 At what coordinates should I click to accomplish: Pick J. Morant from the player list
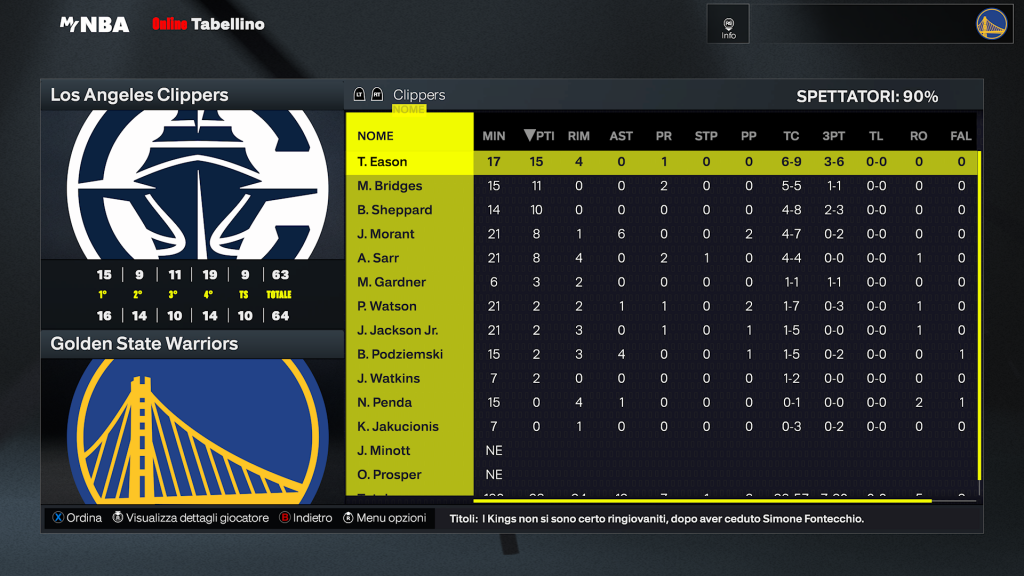coord(386,234)
